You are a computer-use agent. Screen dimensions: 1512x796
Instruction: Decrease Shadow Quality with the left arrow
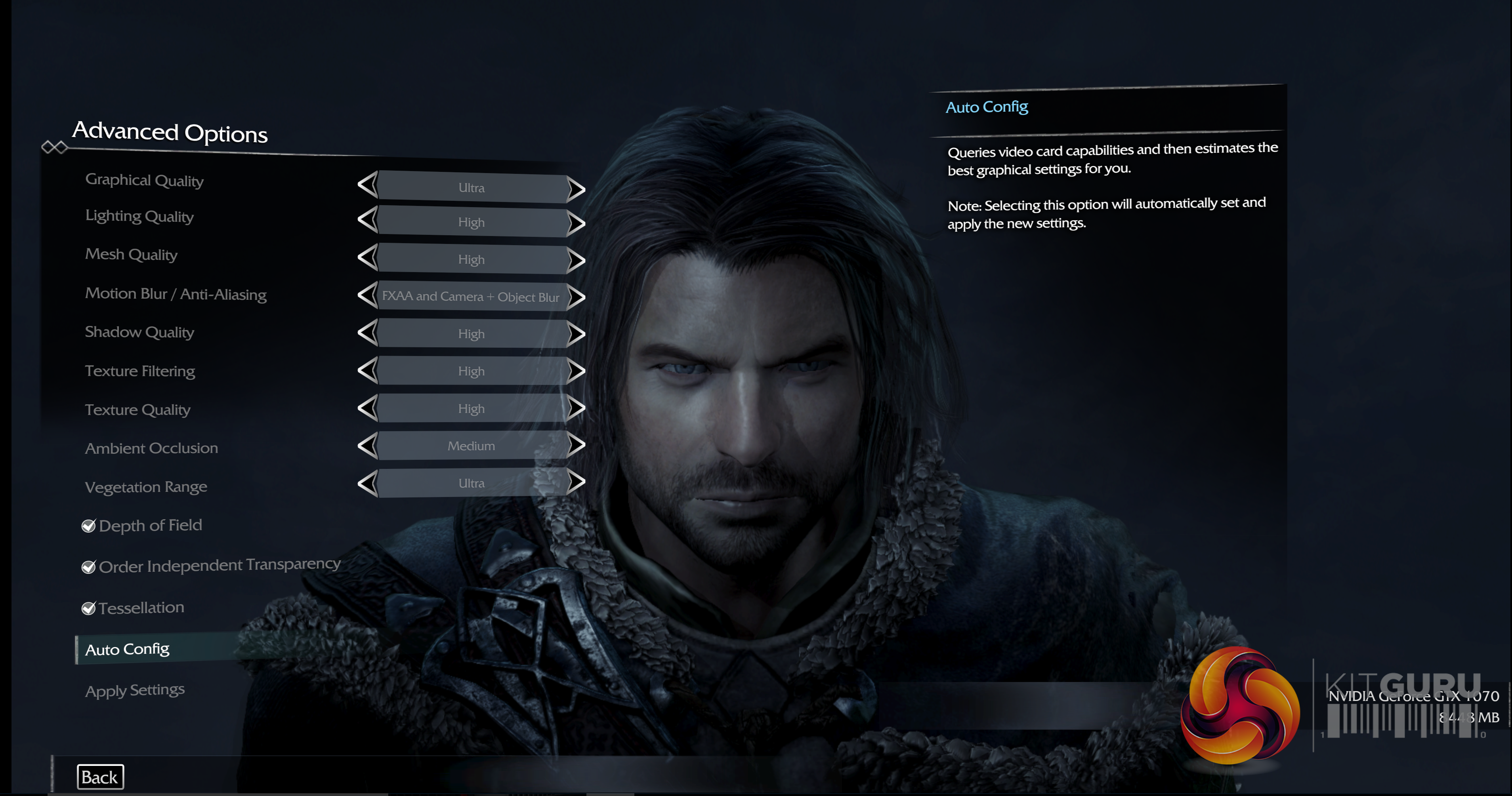pos(367,333)
